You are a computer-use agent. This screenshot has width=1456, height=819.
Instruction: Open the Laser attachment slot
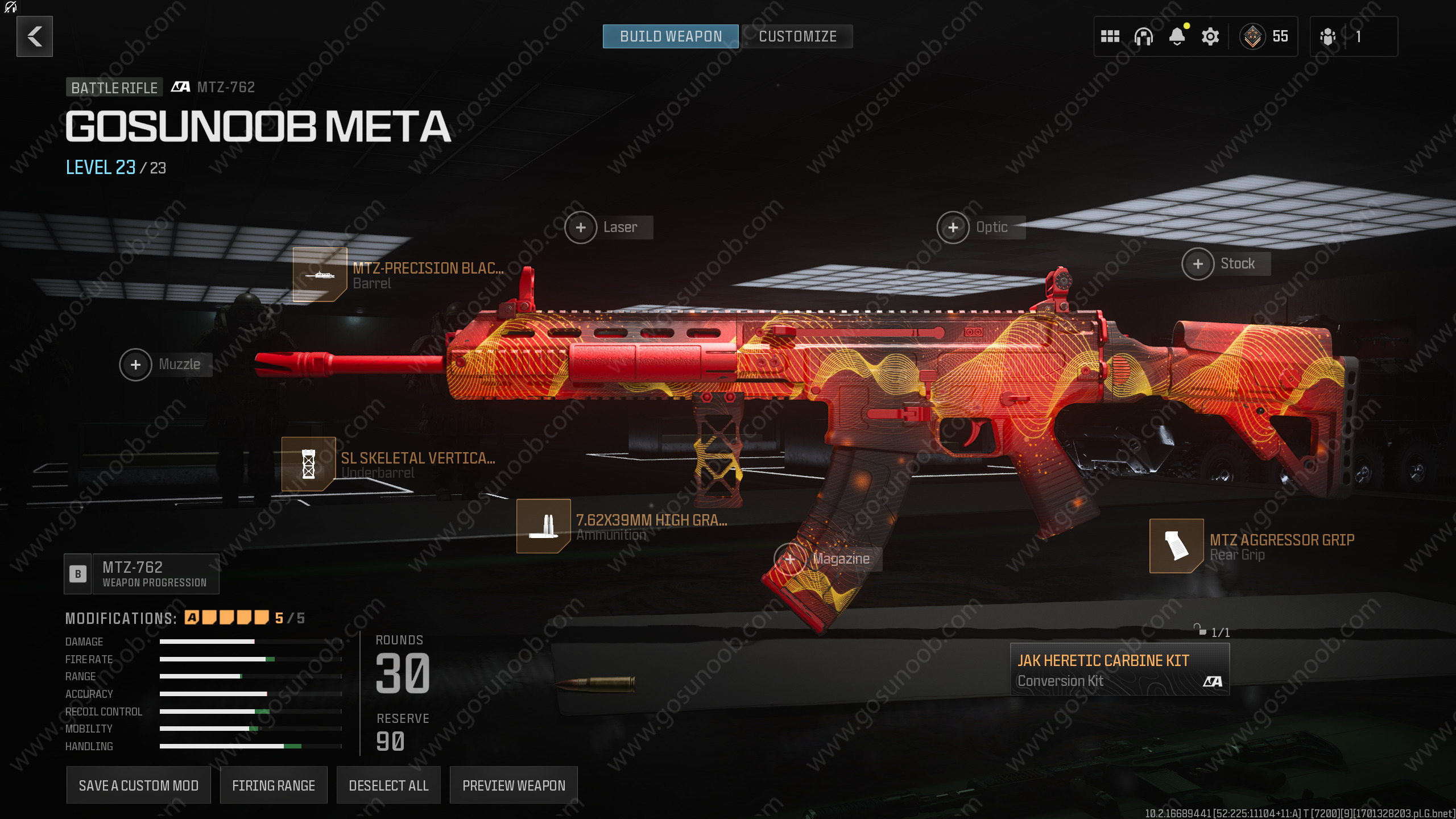pyautogui.click(x=581, y=227)
